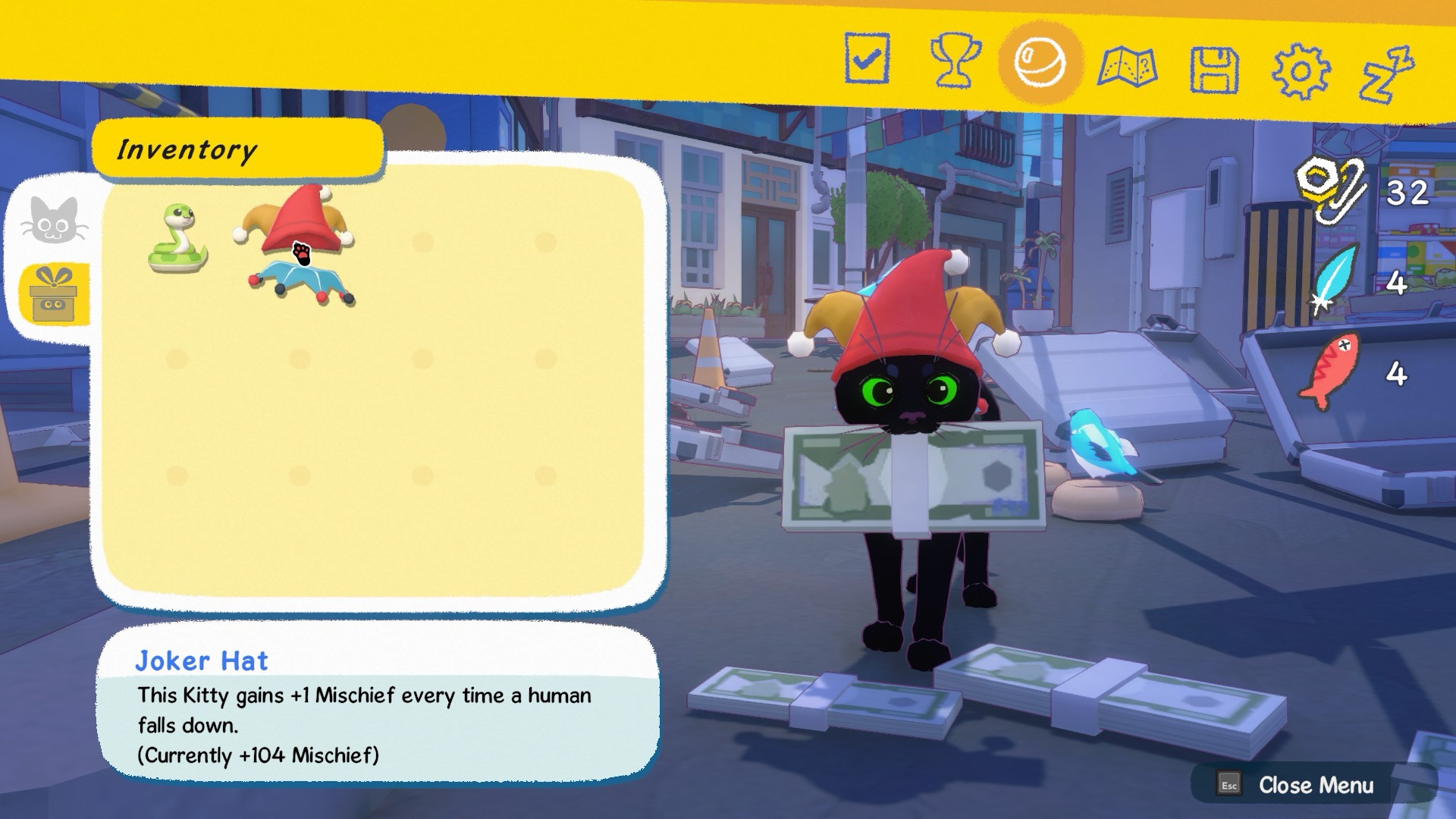This screenshot has height=819, width=1456.
Task: Open the floppy disk save tab
Action: point(1213,71)
